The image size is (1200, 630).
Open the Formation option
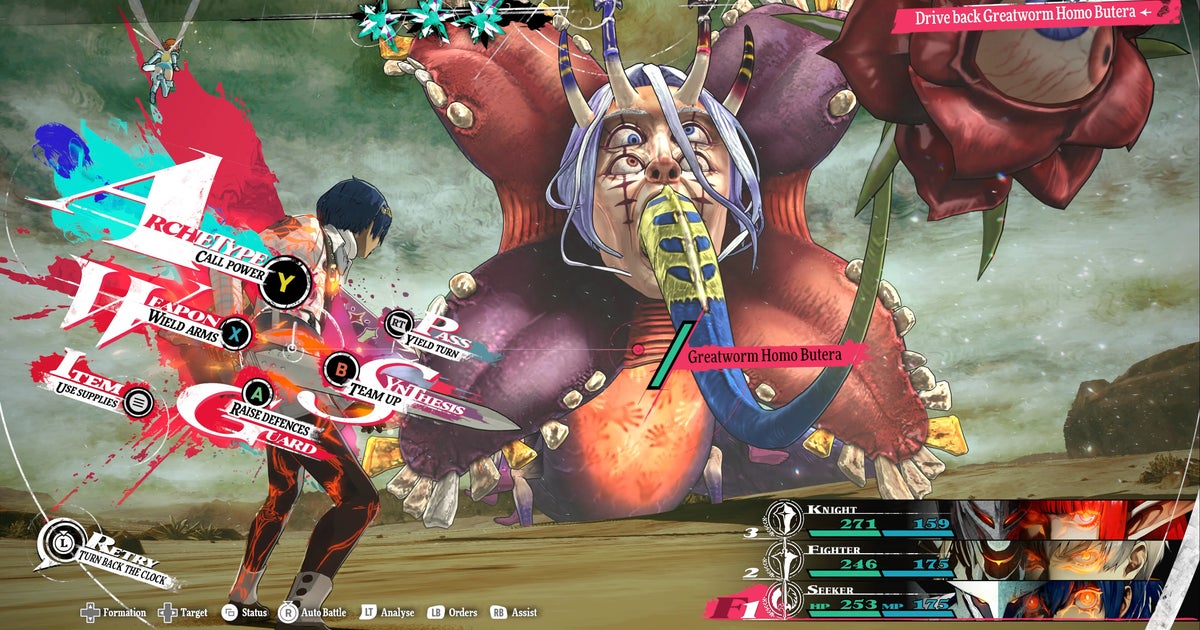click(114, 612)
